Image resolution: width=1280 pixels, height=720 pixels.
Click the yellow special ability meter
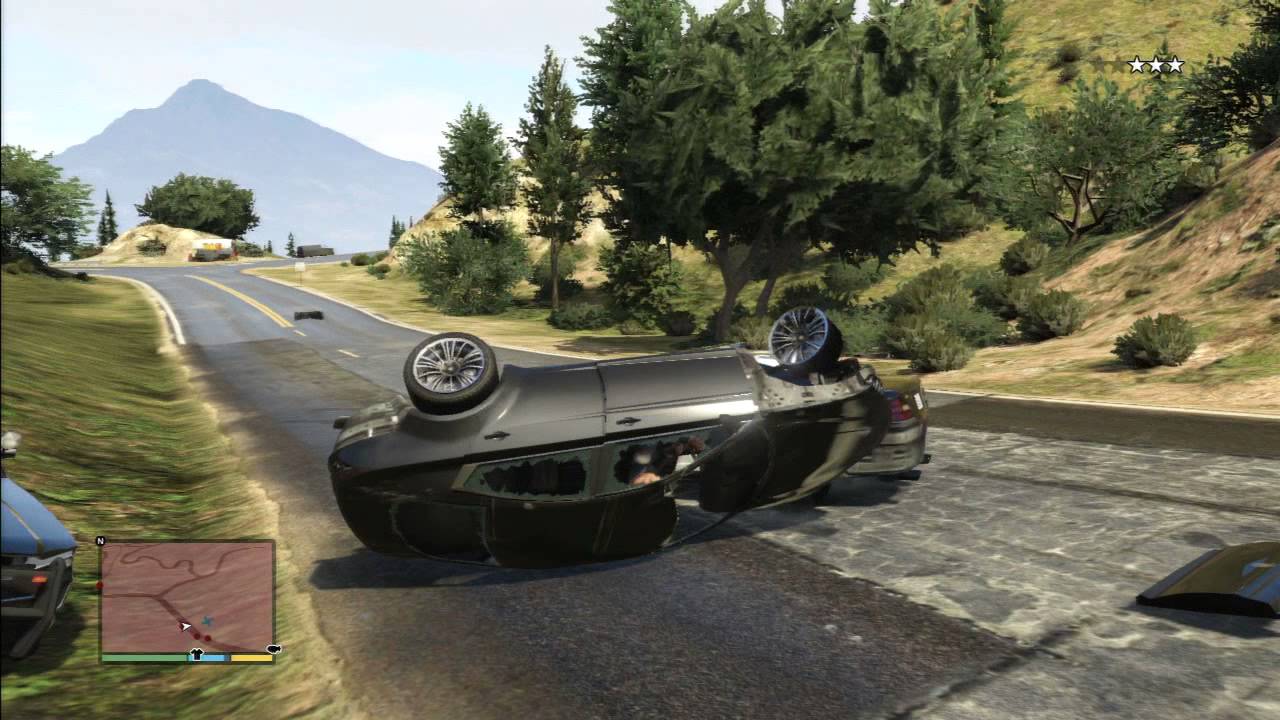coord(250,658)
